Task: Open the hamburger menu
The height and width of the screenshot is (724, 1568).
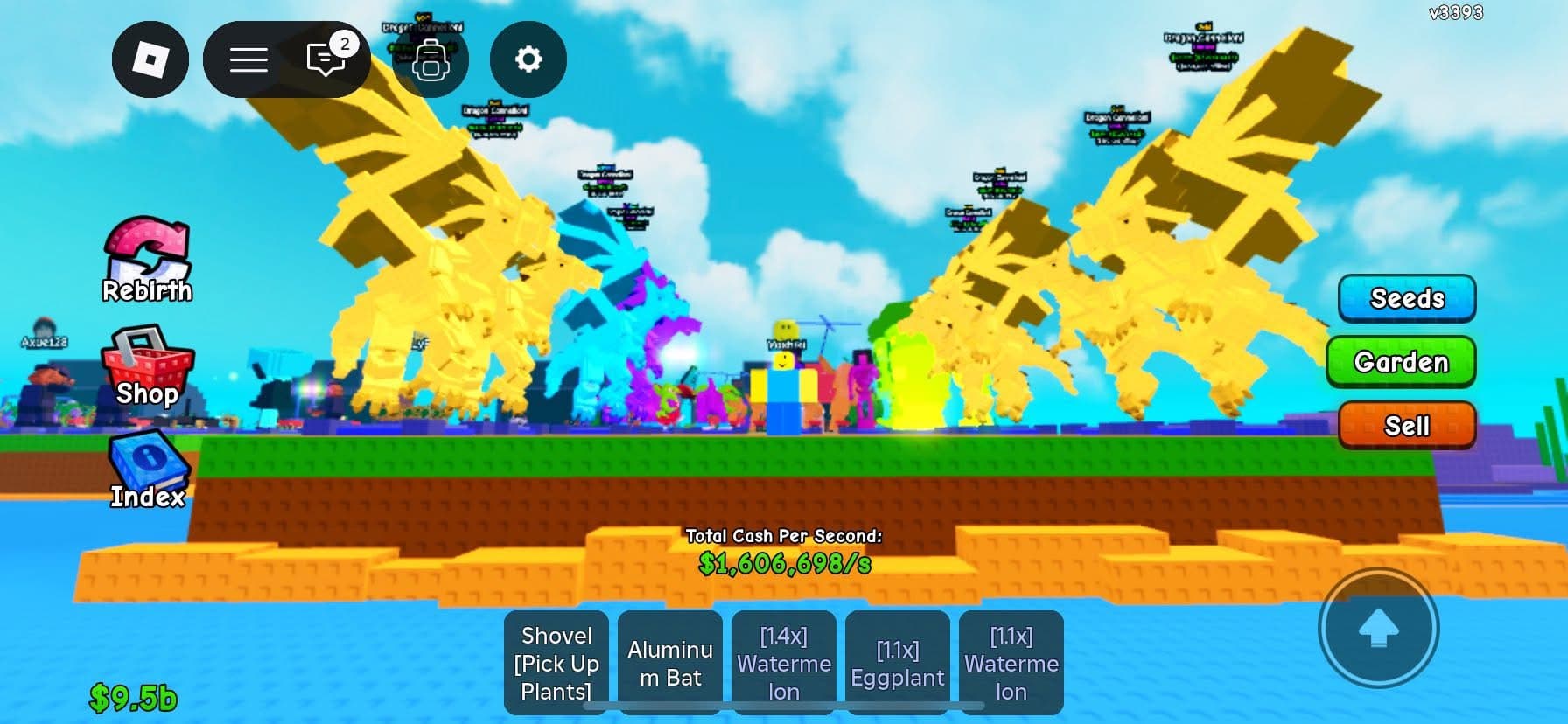Action: pyautogui.click(x=248, y=59)
